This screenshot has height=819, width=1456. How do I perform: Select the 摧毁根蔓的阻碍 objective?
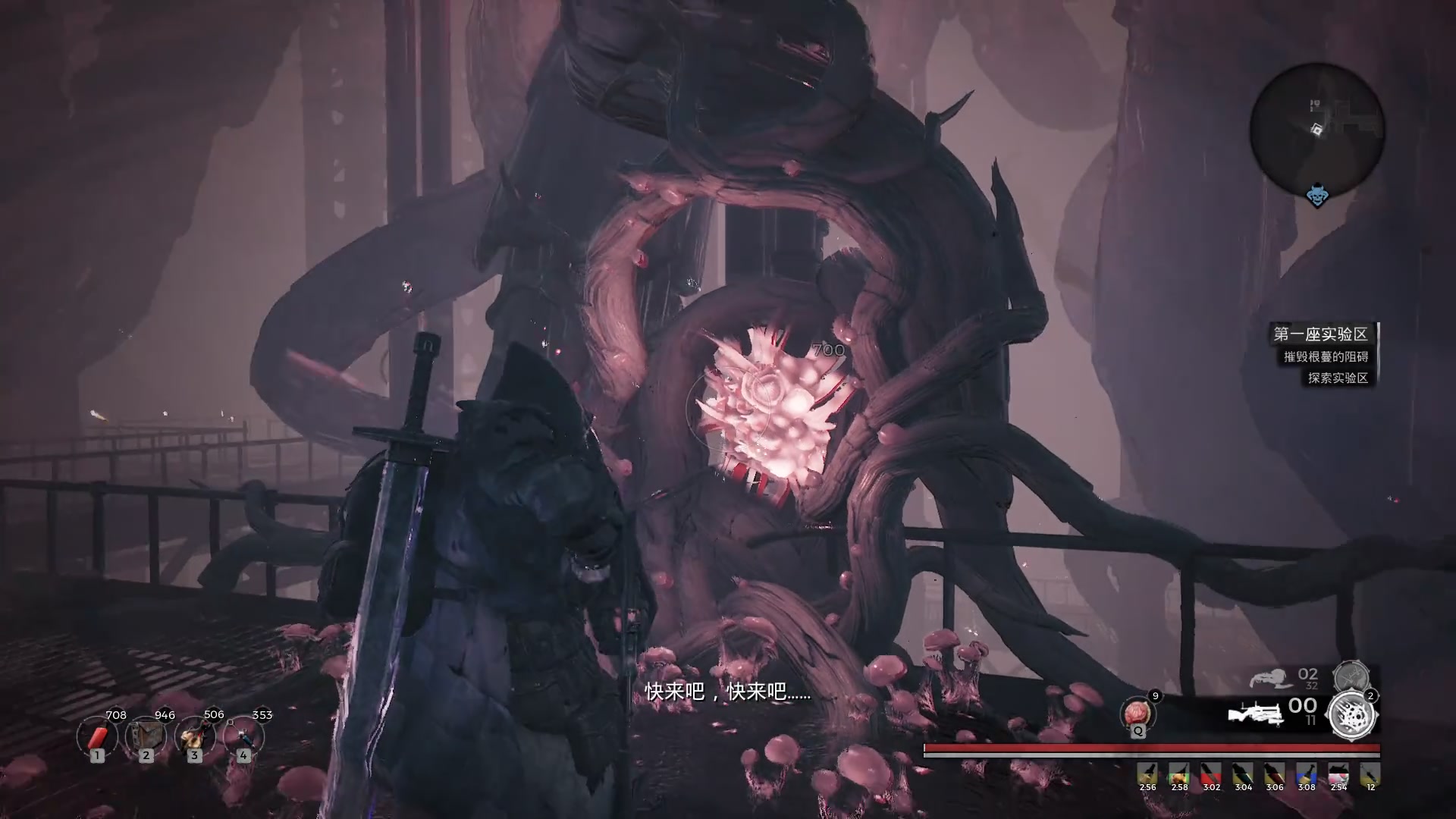[x=1326, y=356]
